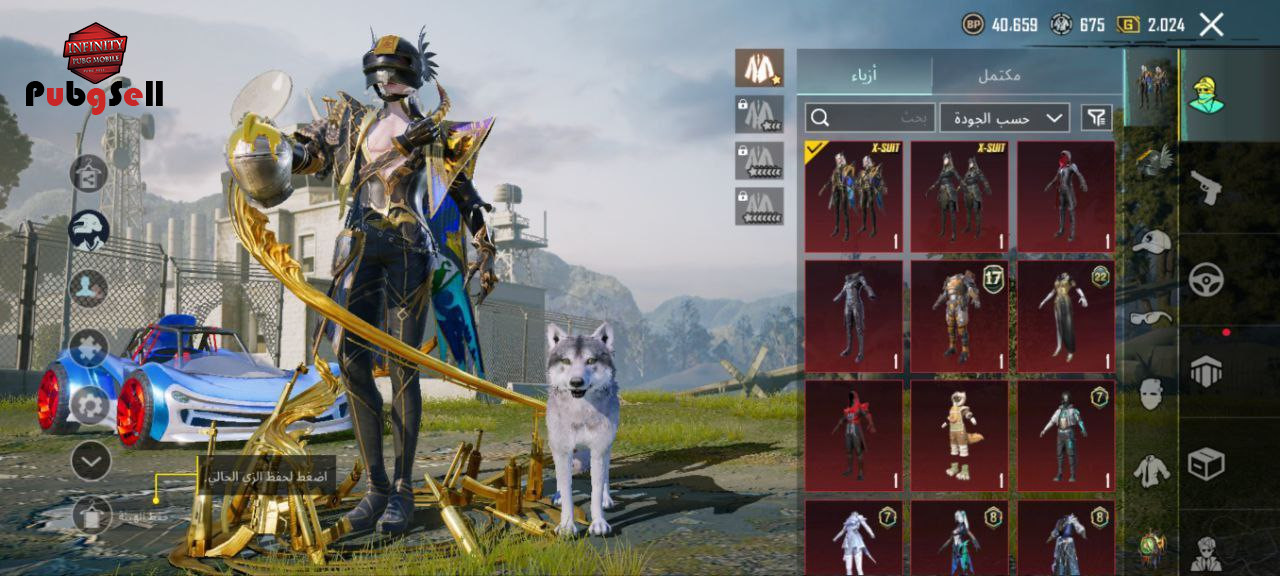Select the first outfit preset slot
Screen dimensions: 1280x576
click(759, 68)
